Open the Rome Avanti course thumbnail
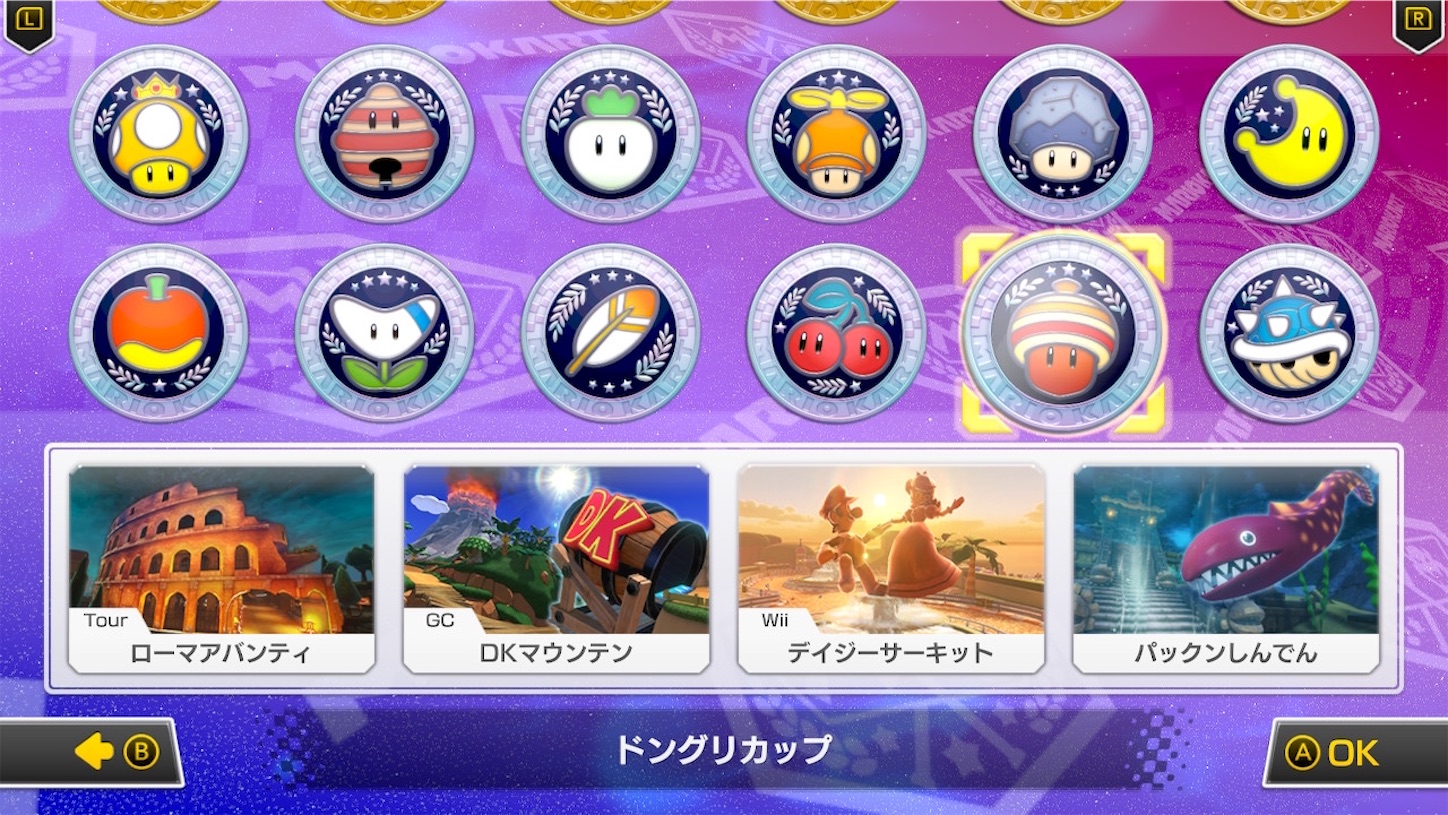The height and width of the screenshot is (815, 1448). [222, 565]
